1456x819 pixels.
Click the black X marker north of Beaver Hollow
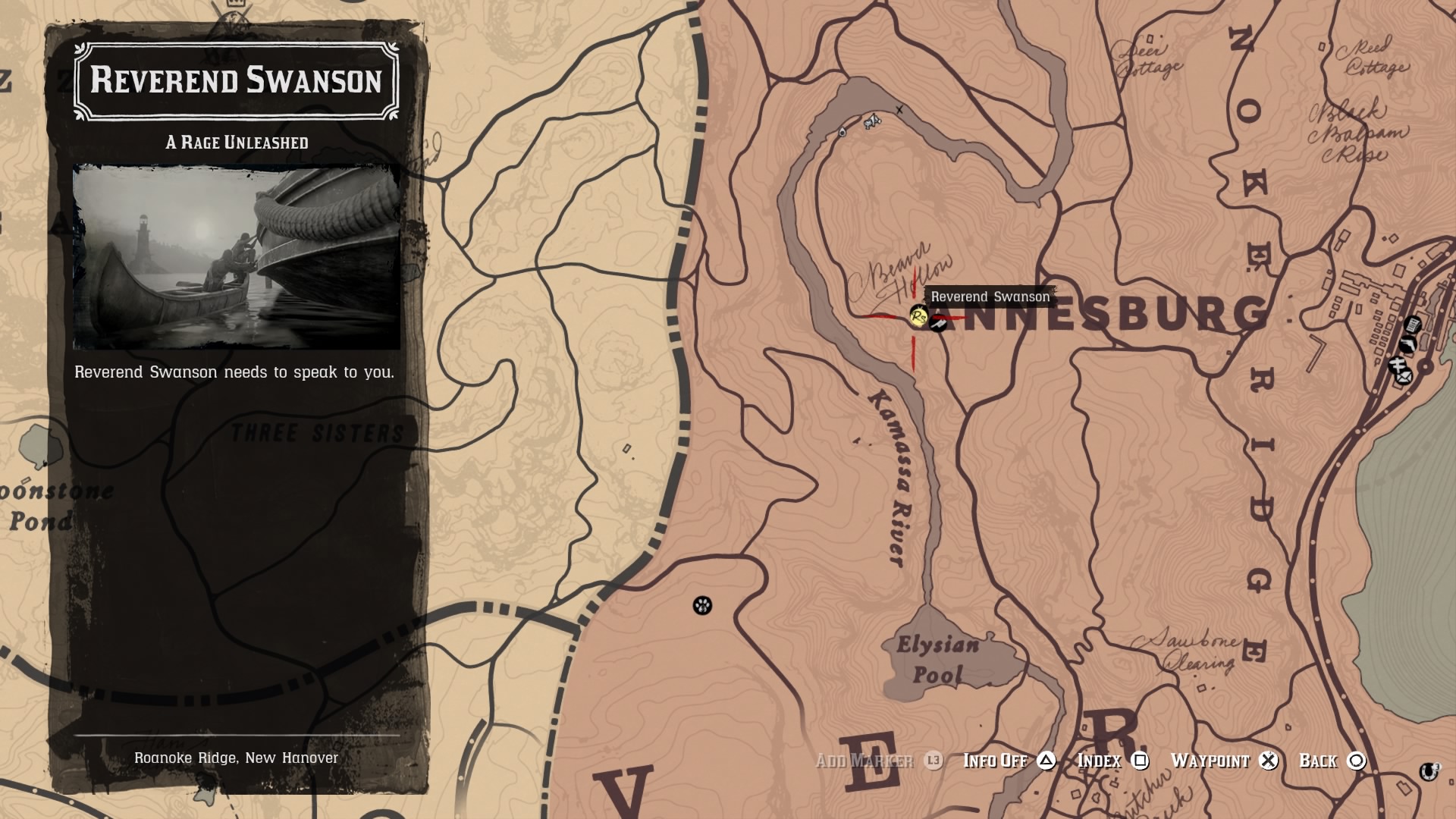point(899,110)
